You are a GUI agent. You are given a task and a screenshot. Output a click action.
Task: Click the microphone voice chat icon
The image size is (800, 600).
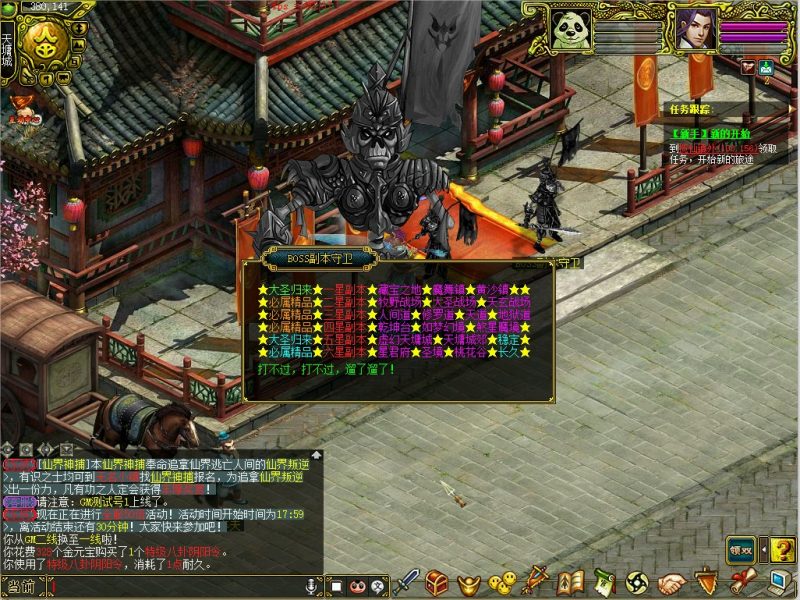point(312,585)
